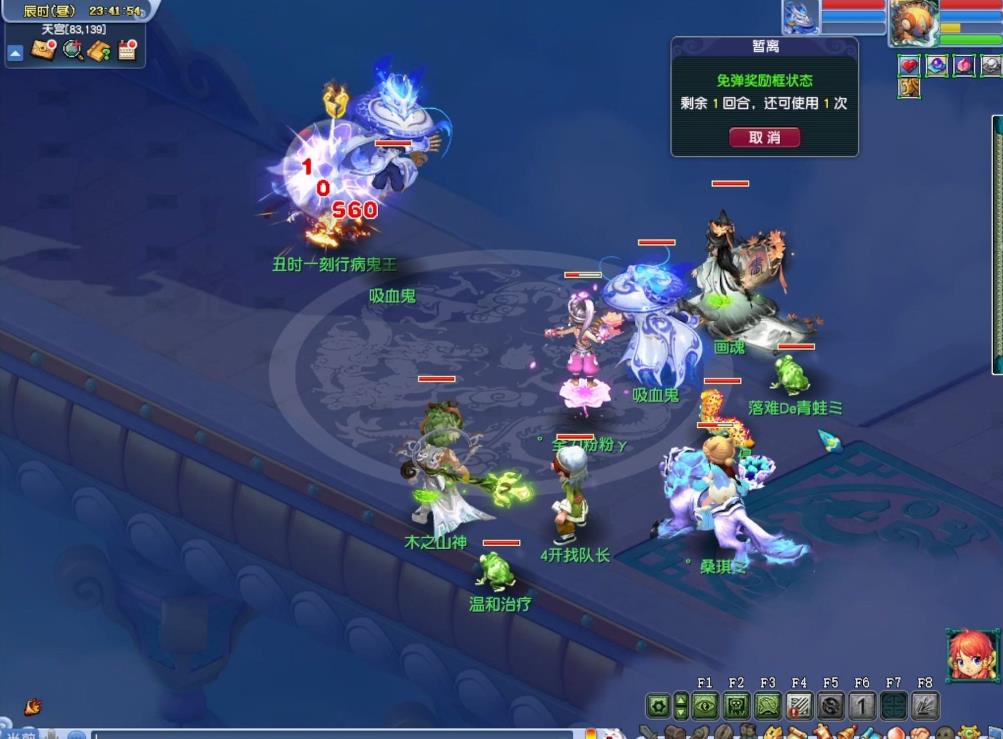
Task: Activate the F1 eye skill
Action: [705, 706]
